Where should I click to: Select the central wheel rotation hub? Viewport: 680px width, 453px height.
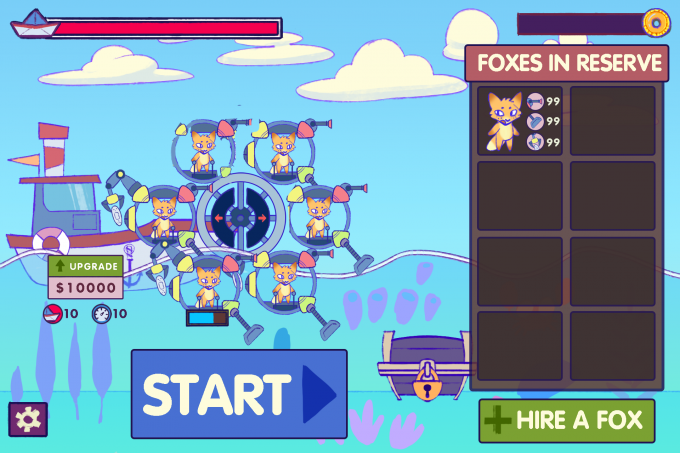[240, 217]
